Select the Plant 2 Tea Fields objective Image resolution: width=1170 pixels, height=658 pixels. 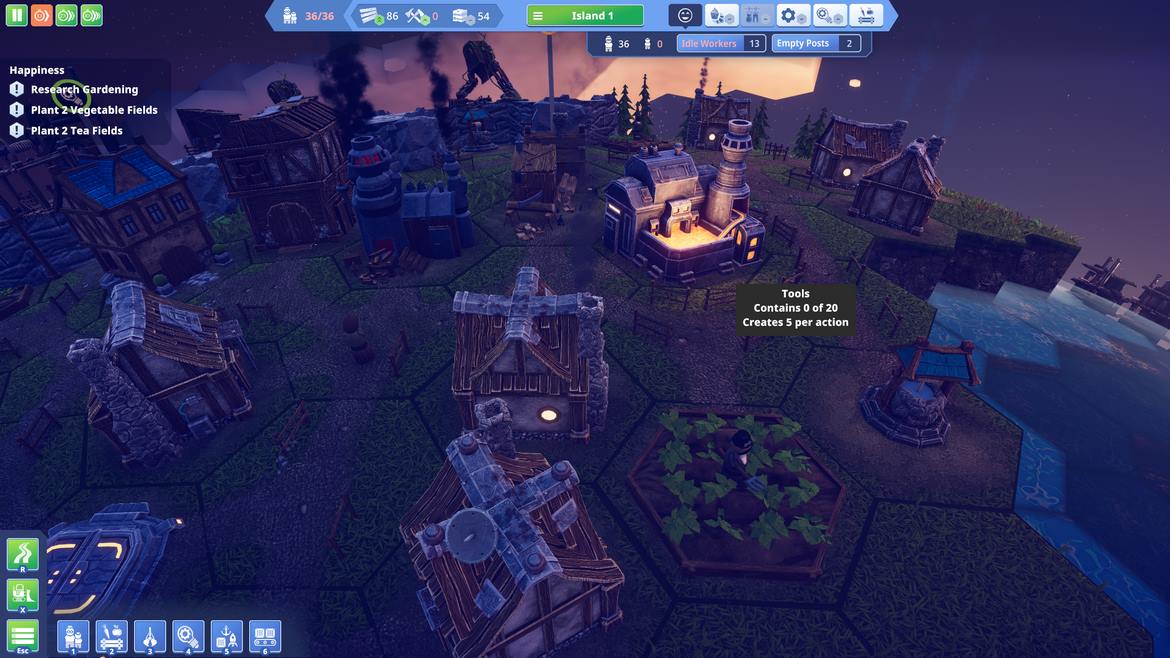(77, 131)
